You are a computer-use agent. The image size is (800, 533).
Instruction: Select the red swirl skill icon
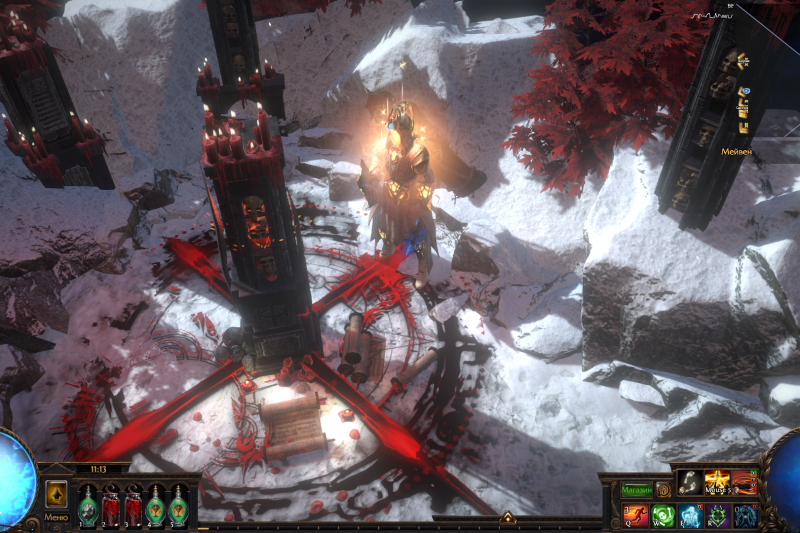coord(744,483)
